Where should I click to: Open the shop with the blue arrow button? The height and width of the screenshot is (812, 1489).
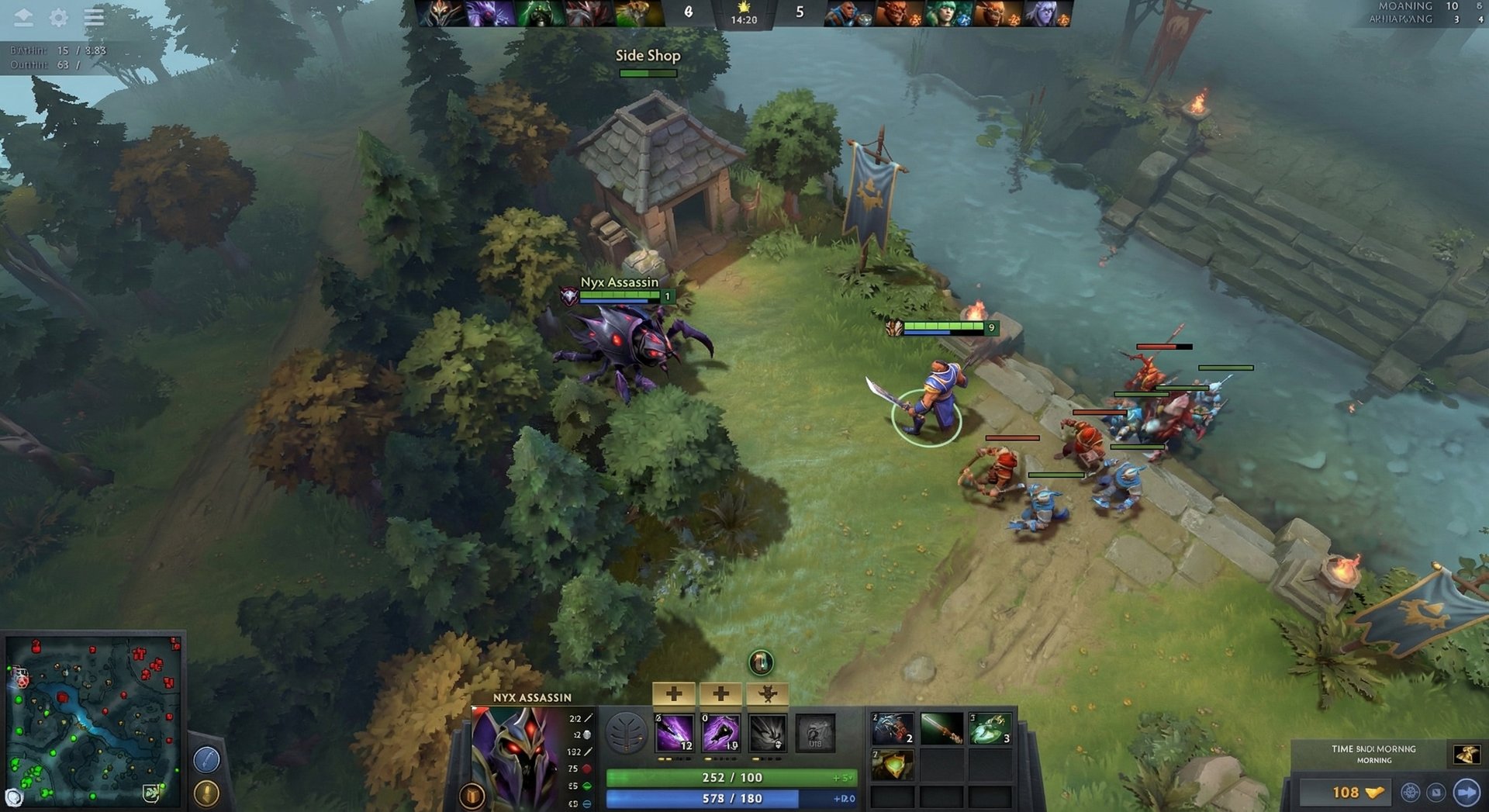click(x=1466, y=793)
